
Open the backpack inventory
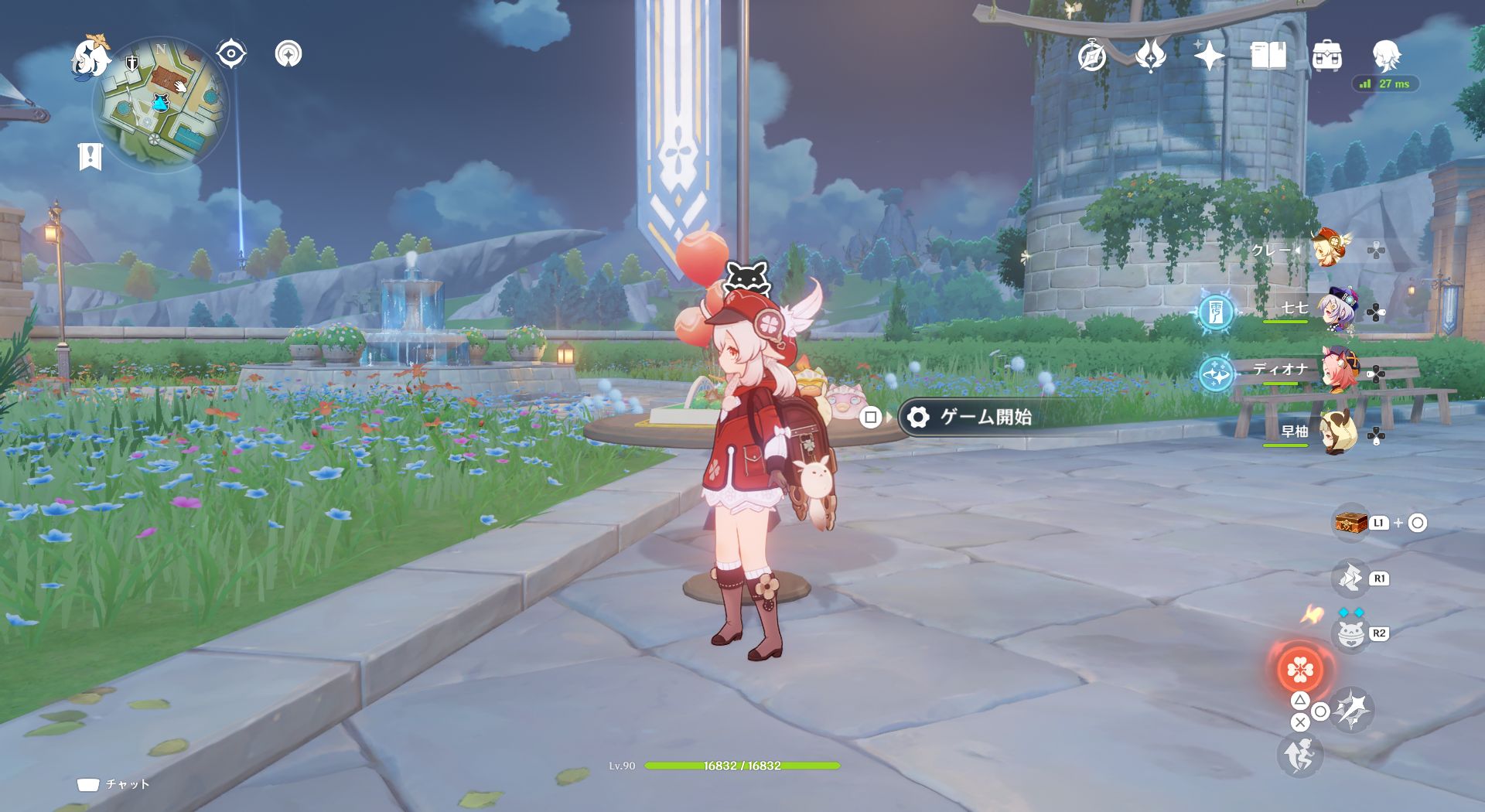coord(1326,56)
